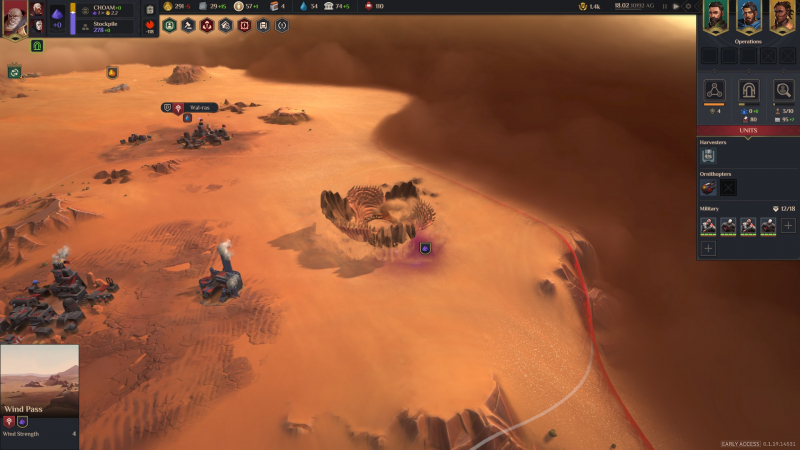Screen dimensions: 800x450
Task: Select the Wind Pass region thumbnail
Action: (39, 380)
